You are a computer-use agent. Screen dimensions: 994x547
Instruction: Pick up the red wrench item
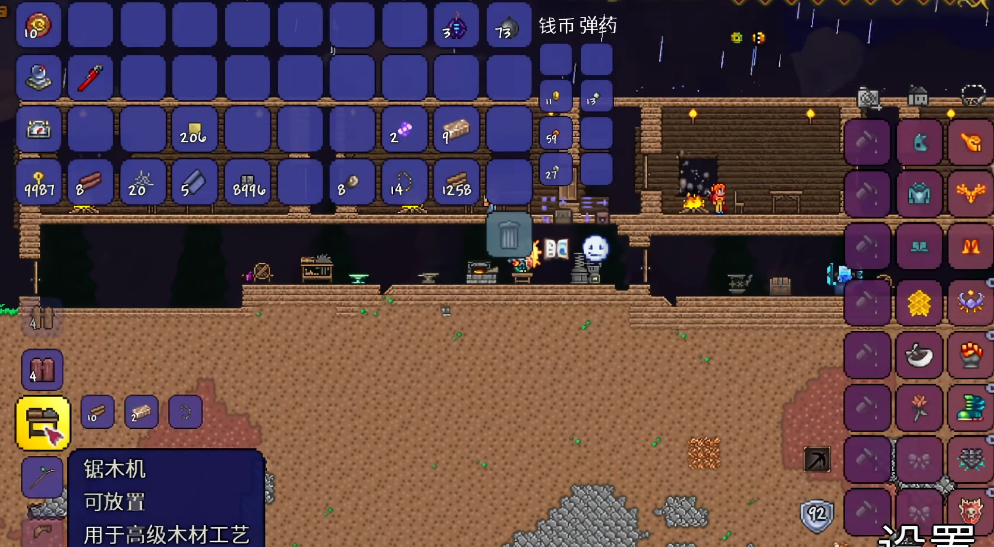91,77
